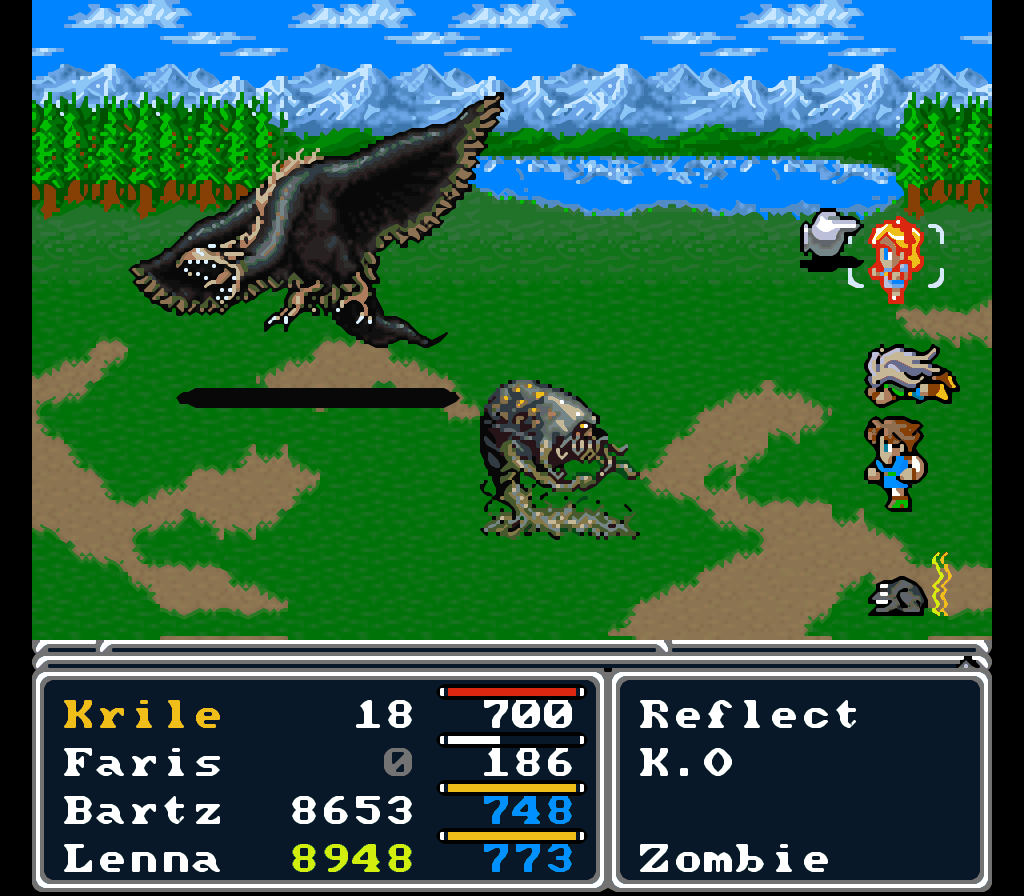Choose Faris in the party list
This screenshot has height=896, width=1024.
(143, 763)
